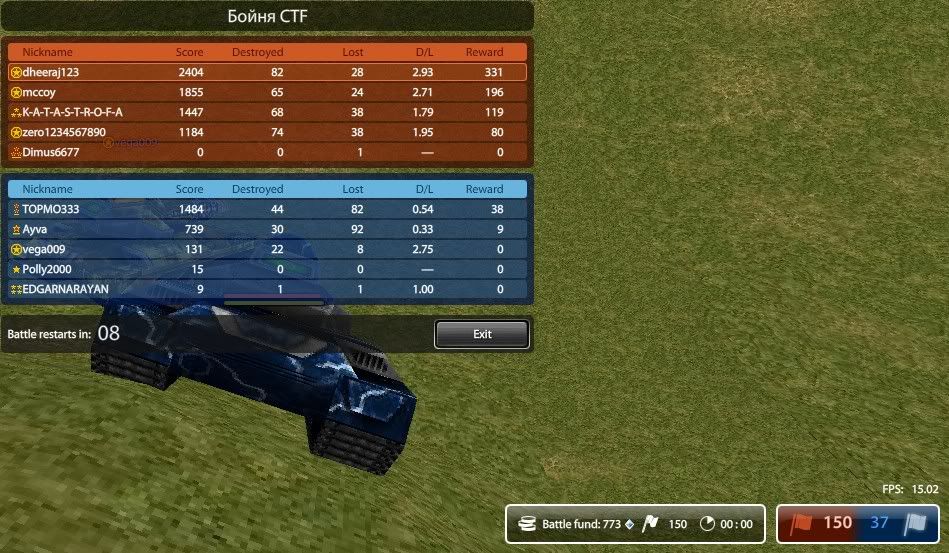Select vega009 in the blue team table
Image resolution: width=949 pixels, height=553 pixels.
coord(267,249)
